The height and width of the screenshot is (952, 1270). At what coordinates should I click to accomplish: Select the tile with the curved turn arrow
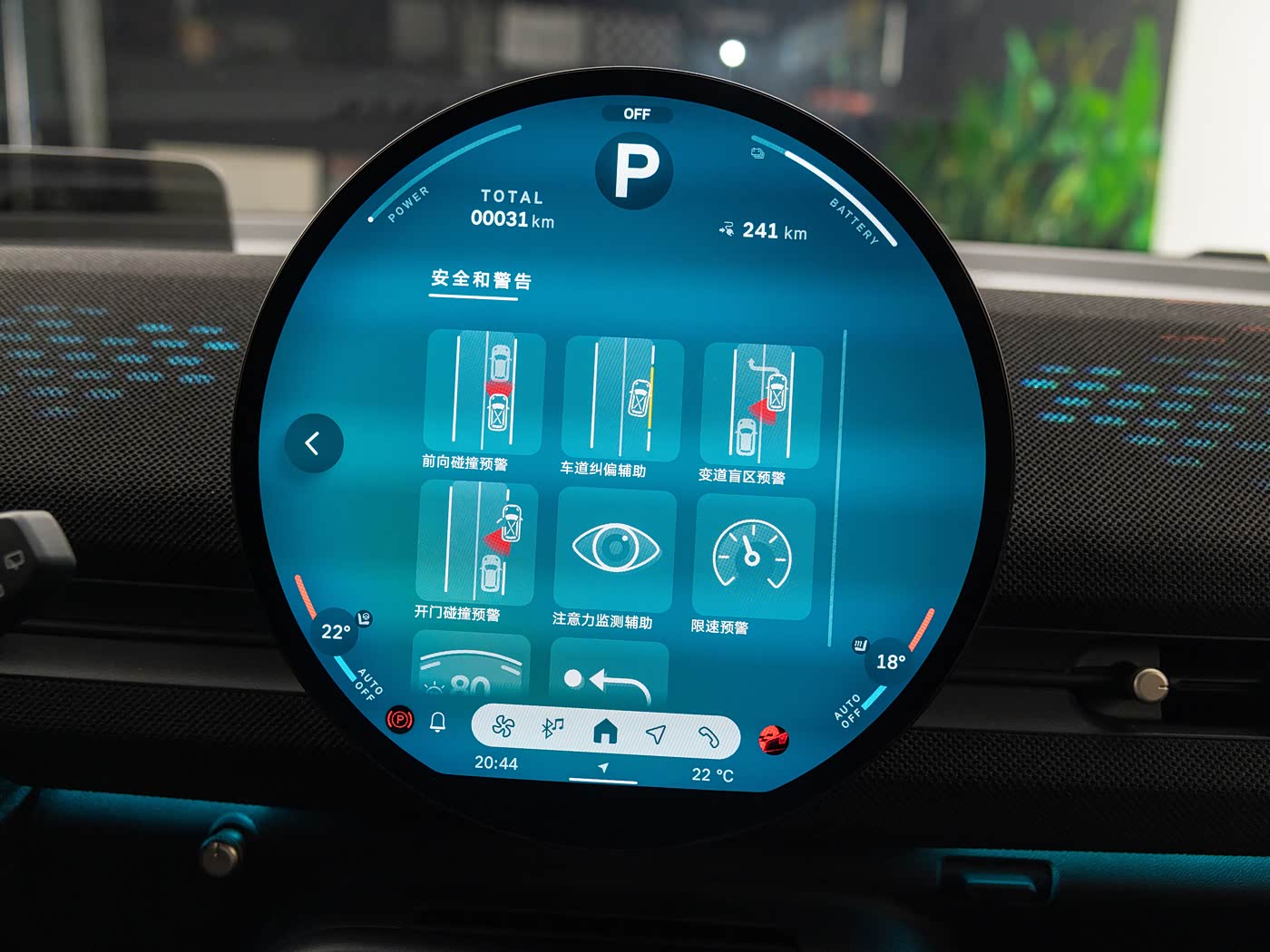(x=609, y=675)
